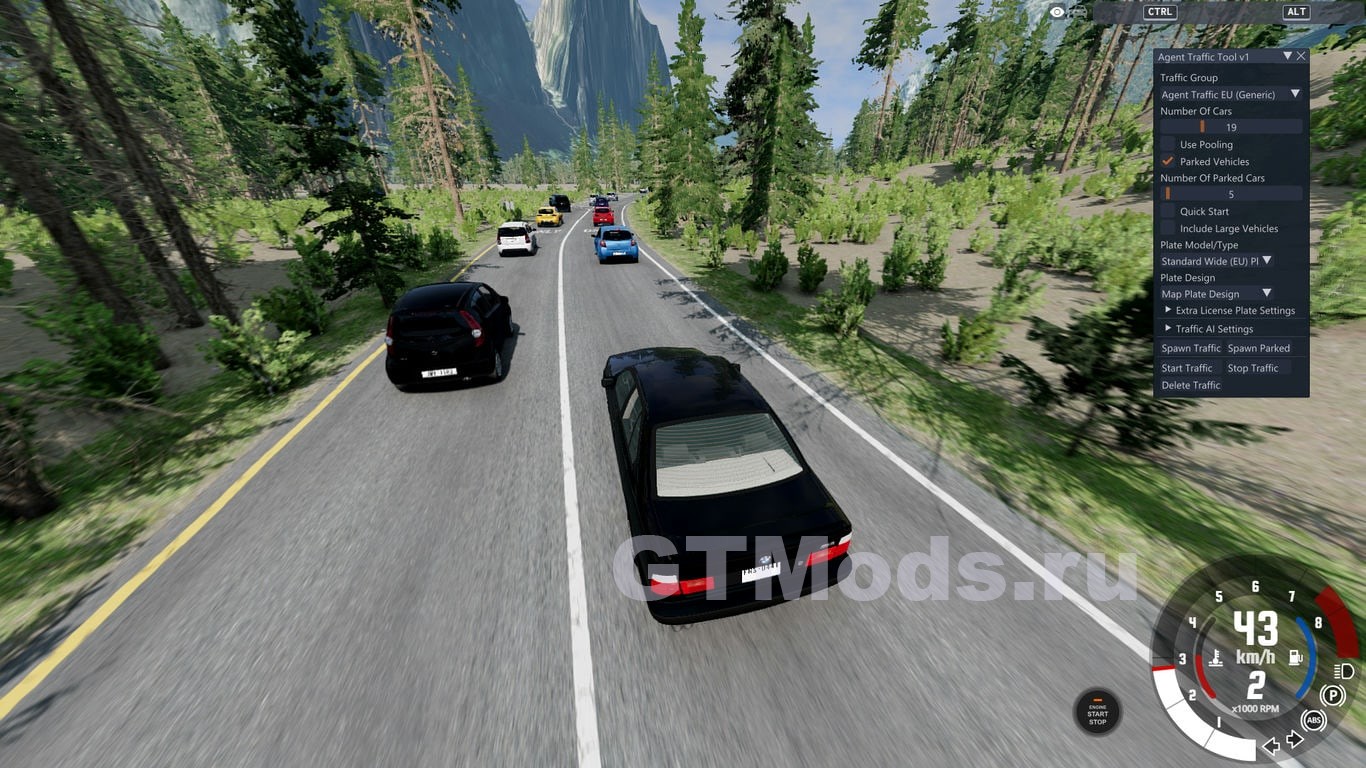
Task: Close the Agent Traffic Tool window
Action: 1301,57
